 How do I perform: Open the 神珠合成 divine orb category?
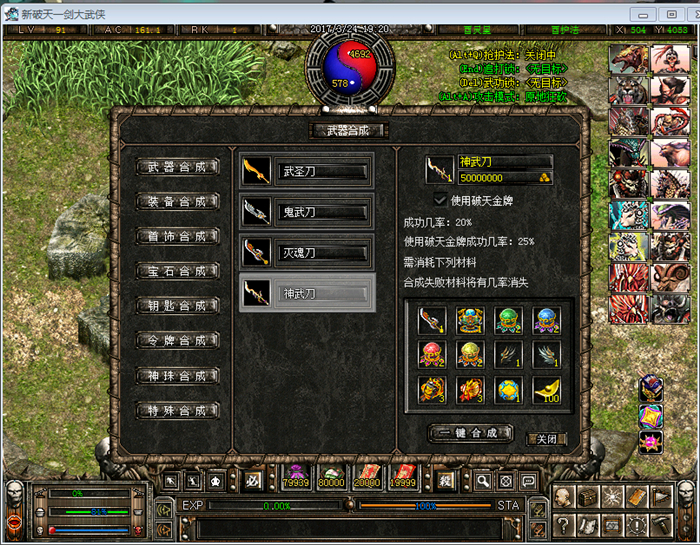coord(178,376)
